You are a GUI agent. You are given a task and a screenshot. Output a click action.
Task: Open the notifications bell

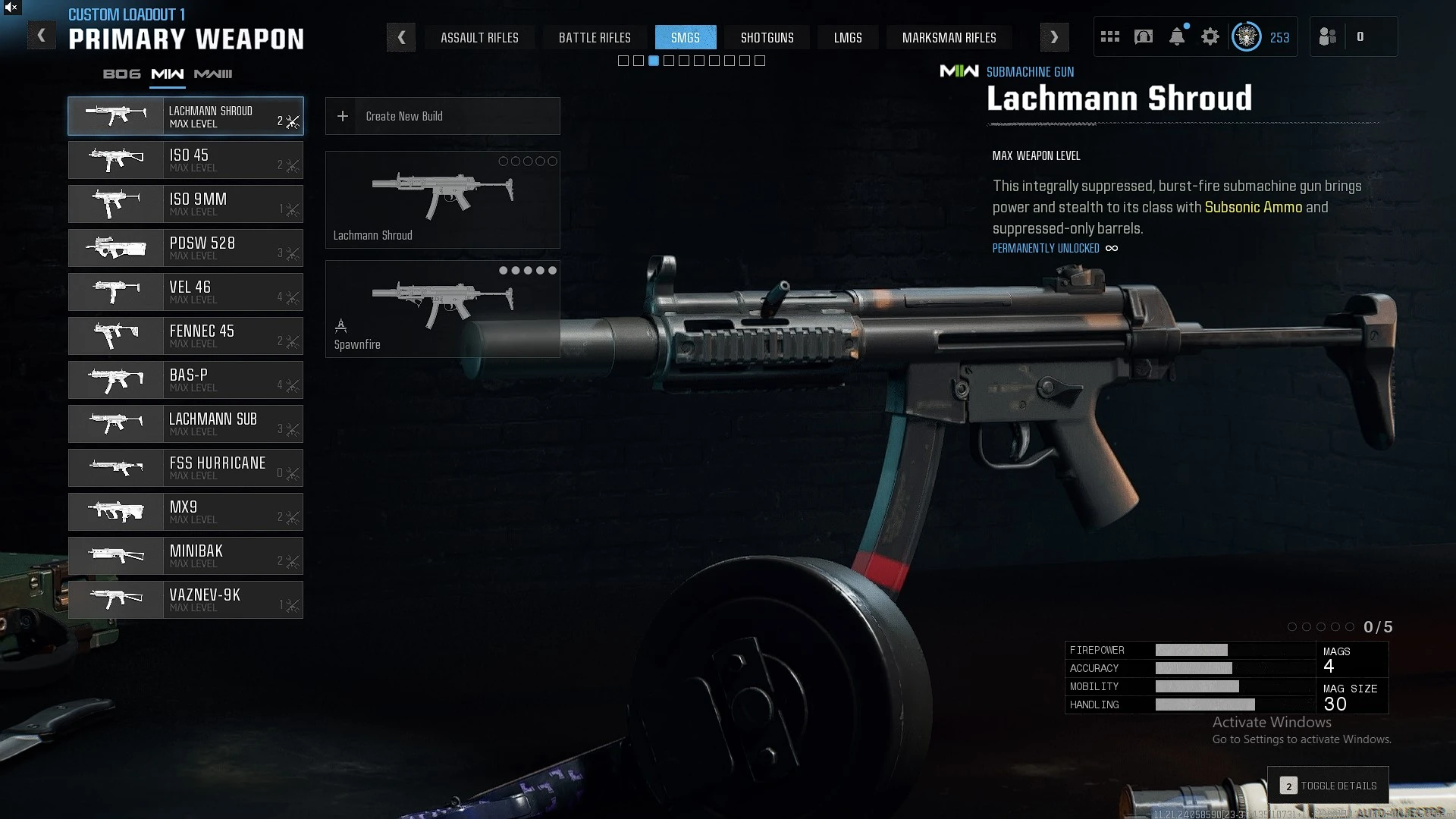(1177, 36)
